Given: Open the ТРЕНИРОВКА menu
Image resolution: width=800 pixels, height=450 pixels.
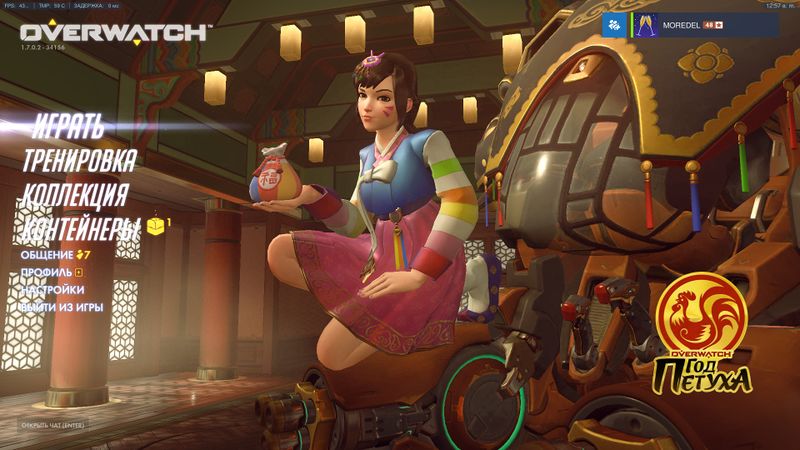Looking at the screenshot, I should click(x=80, y=160).
